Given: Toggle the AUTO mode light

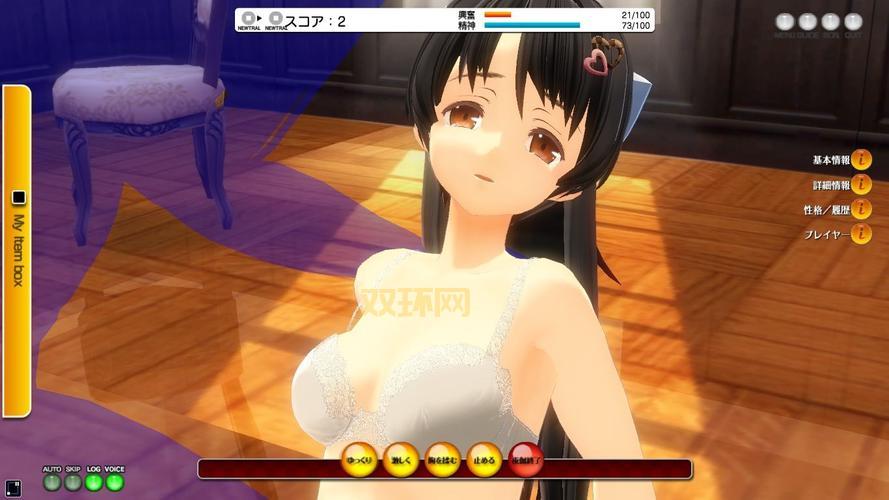Looking at the screenshot, I should [51, 483].
